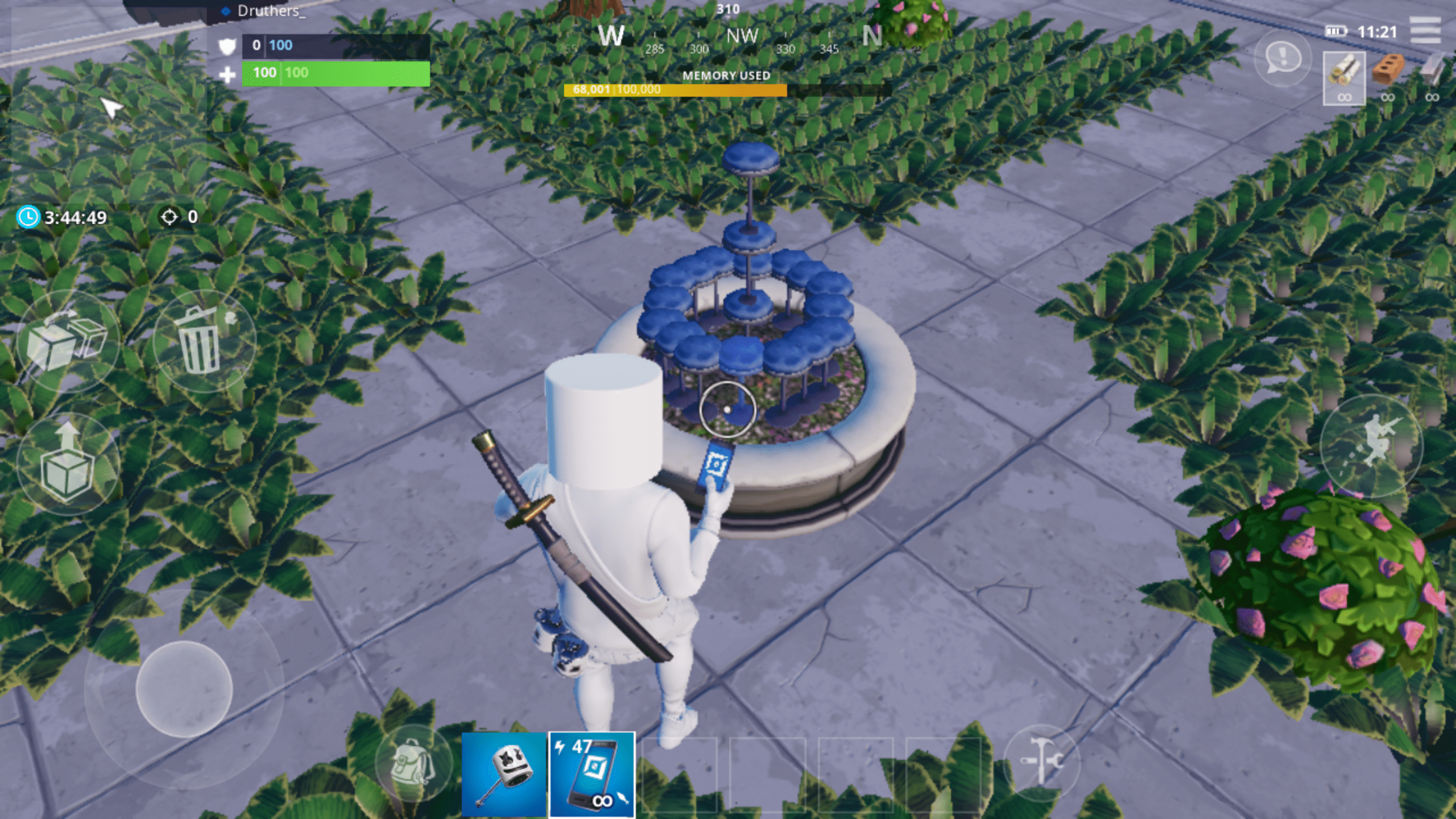Tap the Memory Used progress bar

point(674,89)
